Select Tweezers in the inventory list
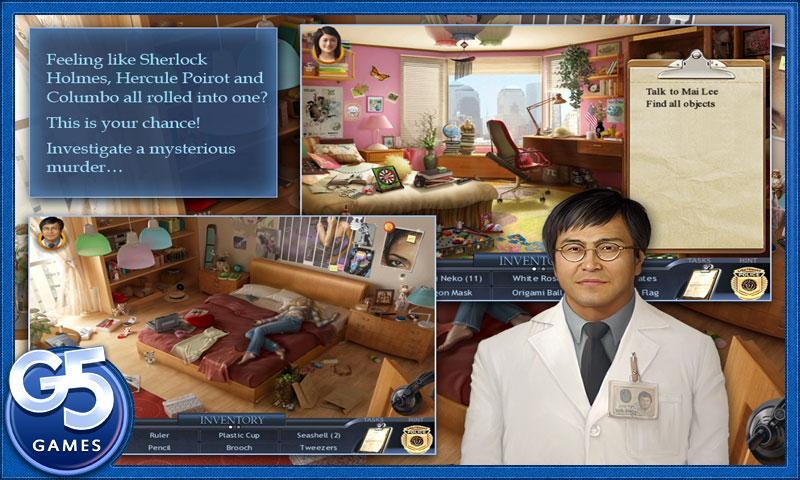 pyautogui.click(x=318, y=449)
